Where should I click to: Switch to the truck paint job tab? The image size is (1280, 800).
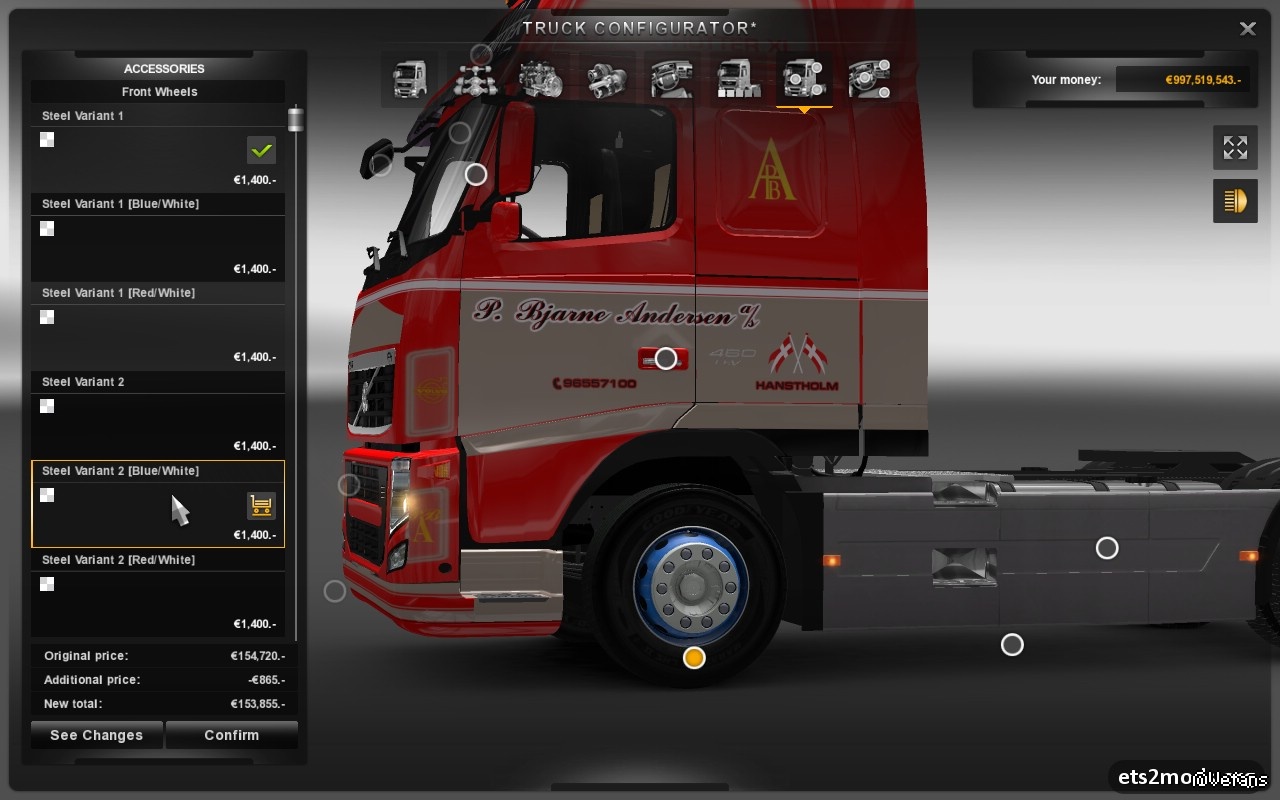(738, 78)
